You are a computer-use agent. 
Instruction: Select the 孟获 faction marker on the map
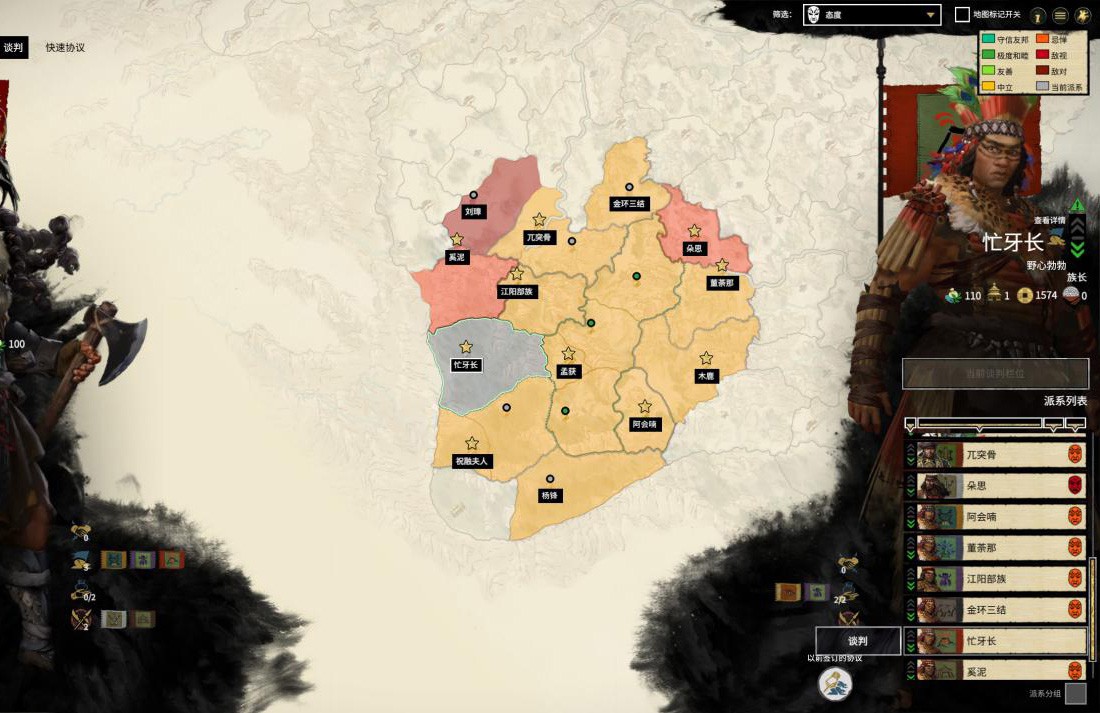point(568,371)
